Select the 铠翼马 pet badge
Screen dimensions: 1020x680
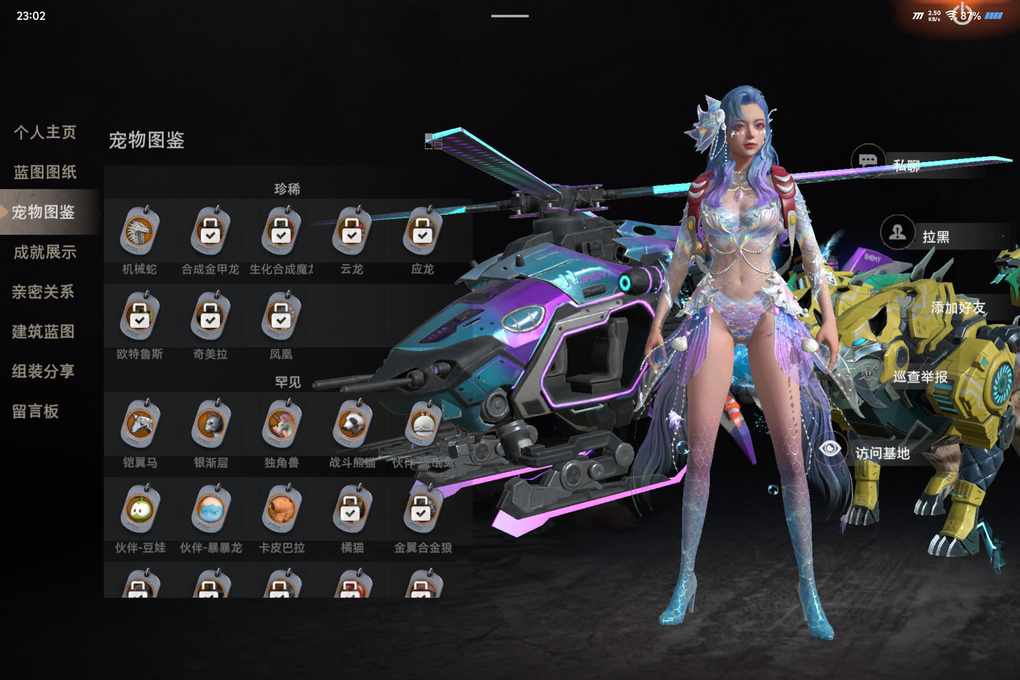(139, 424)
